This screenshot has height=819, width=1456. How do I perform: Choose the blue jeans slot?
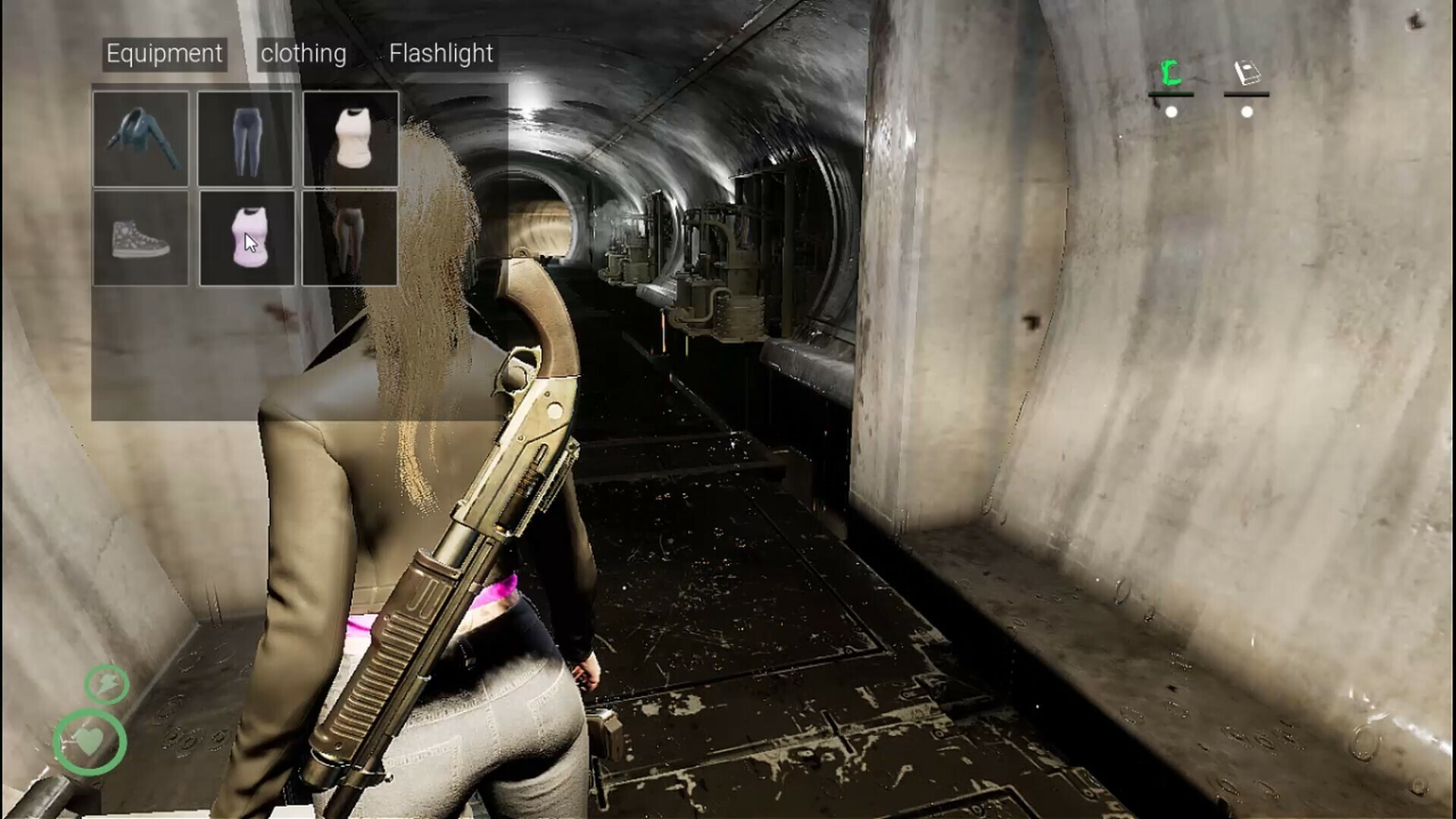tap(246, 139)
